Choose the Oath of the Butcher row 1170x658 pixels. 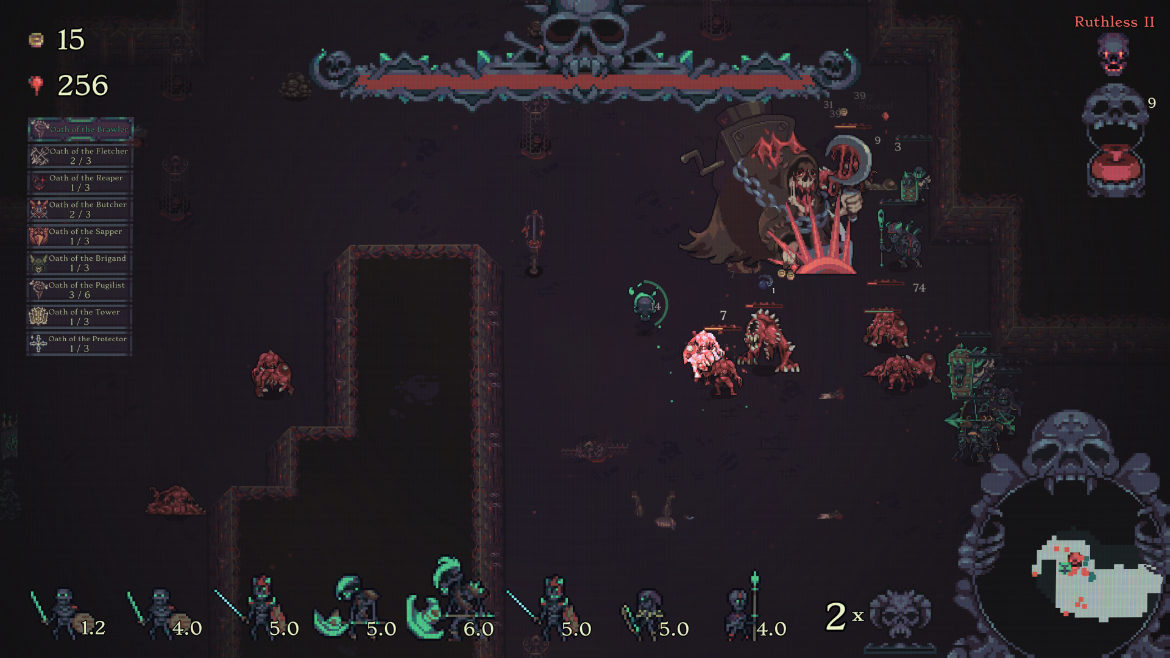pyautogui.click(x=80, y=210)
